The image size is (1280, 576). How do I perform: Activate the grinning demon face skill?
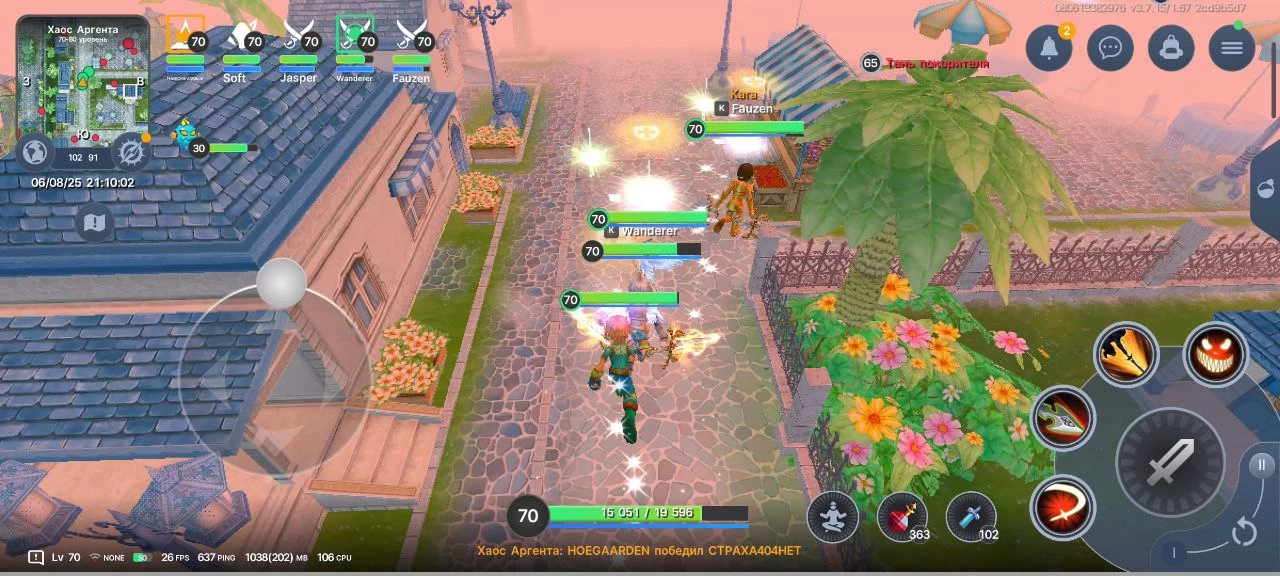pyautogui.click(x=1215, y=354)
